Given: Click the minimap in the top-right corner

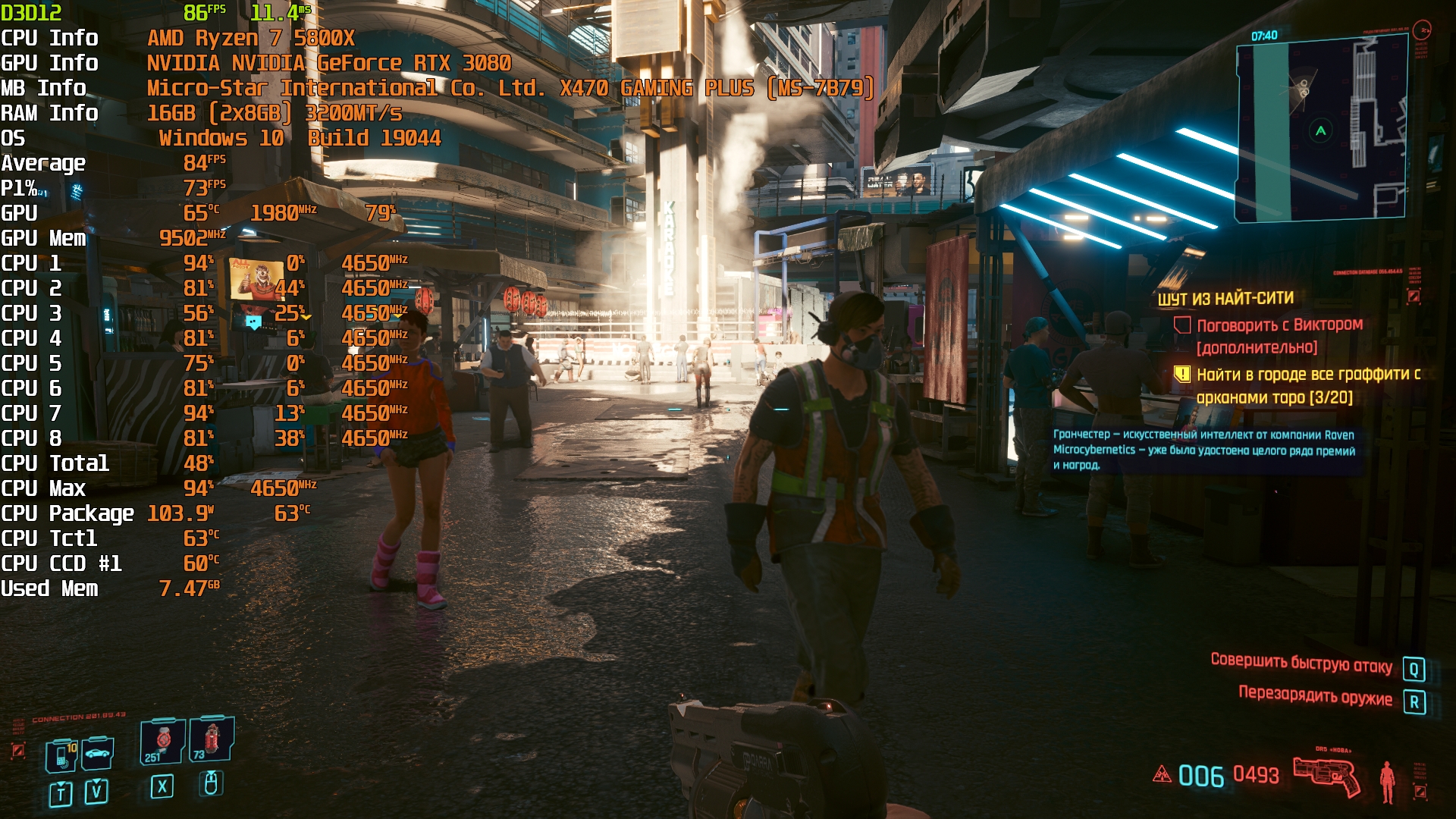Looking at the screenshot, I should [x=1321, y=129].
